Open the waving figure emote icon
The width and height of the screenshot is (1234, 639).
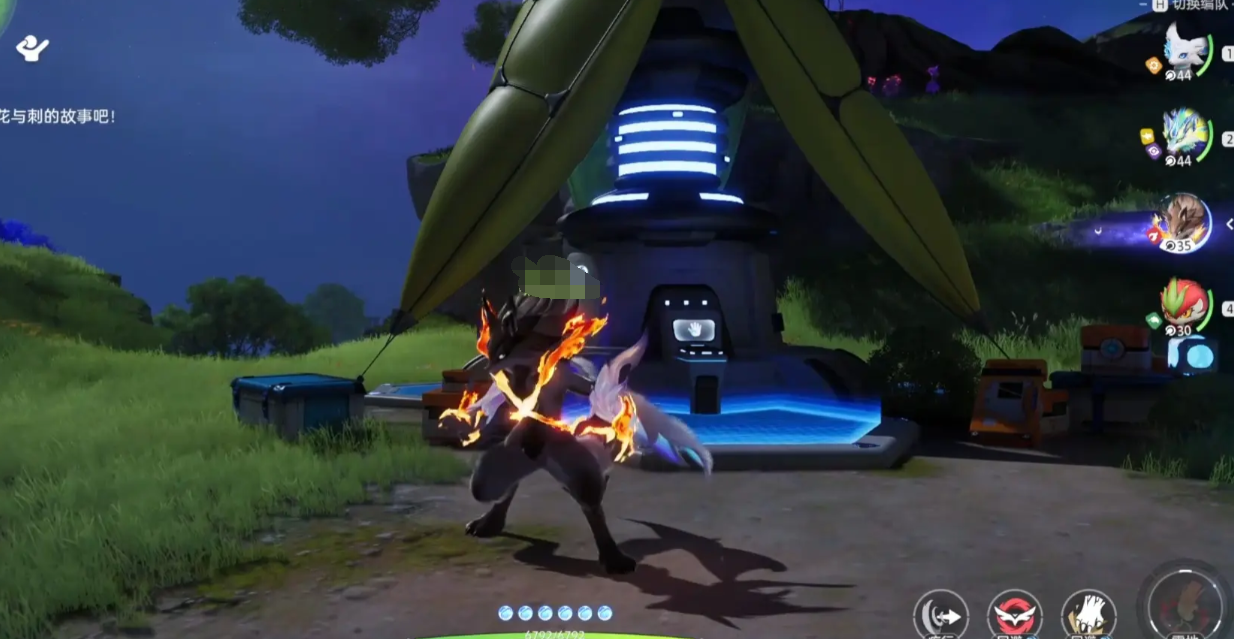33,47
